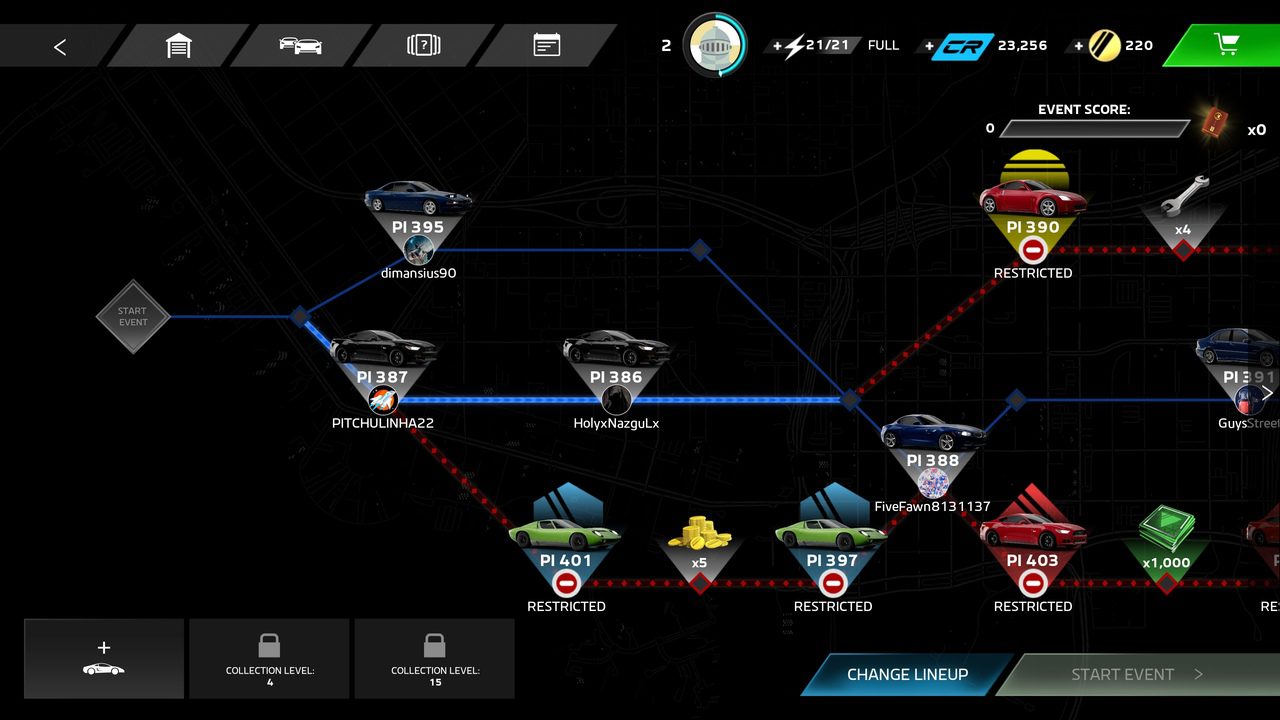The width and height of the screenshot is (1280, 720).
Task: Select the FiveFawn8131137 PI 388 race node
Action: pyautogui.click(x=932, y=460)
